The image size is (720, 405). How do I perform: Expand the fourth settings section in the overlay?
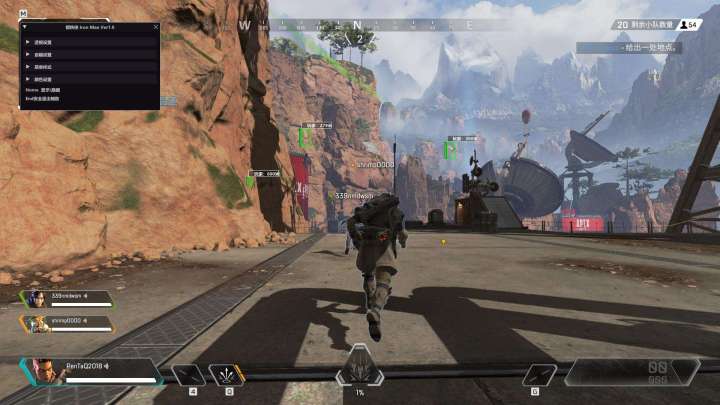click(27, 78)
